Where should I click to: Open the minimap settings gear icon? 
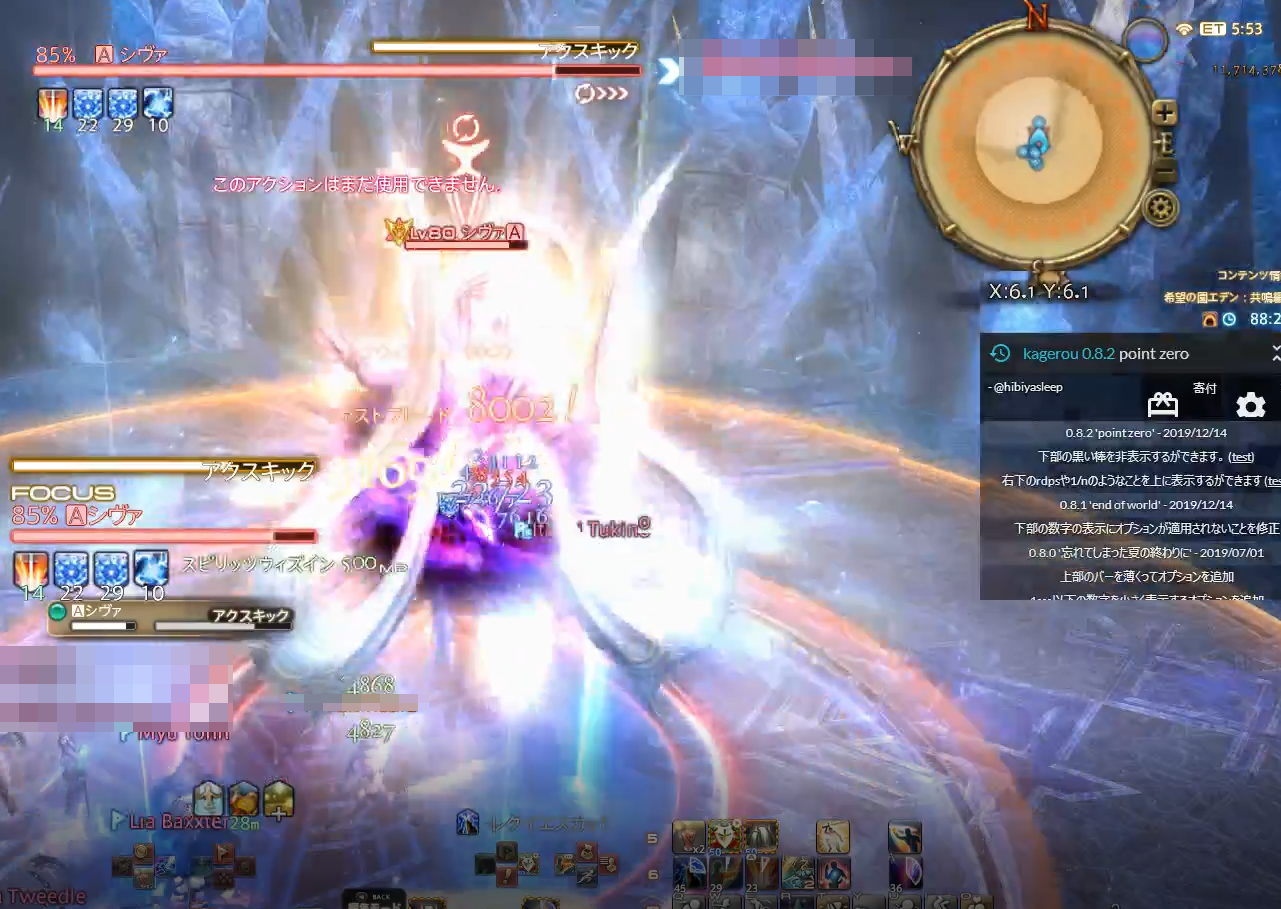click(x=1158, y=206)
